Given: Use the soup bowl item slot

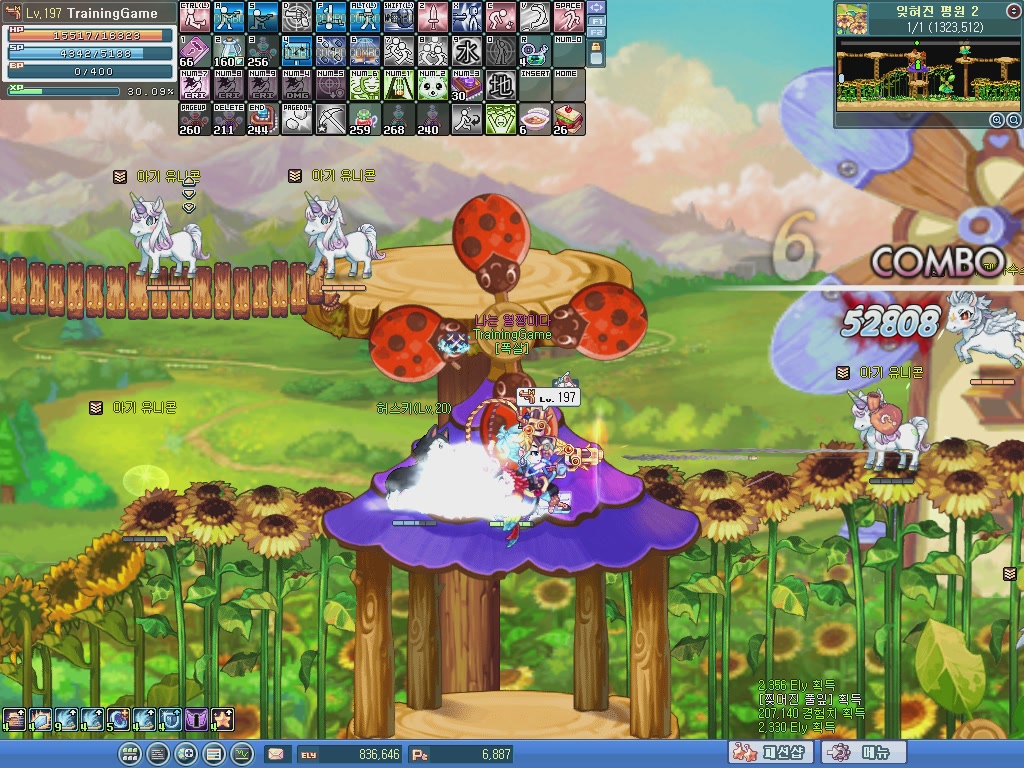Looking at the screenshot, I should [x=534, y=118].
